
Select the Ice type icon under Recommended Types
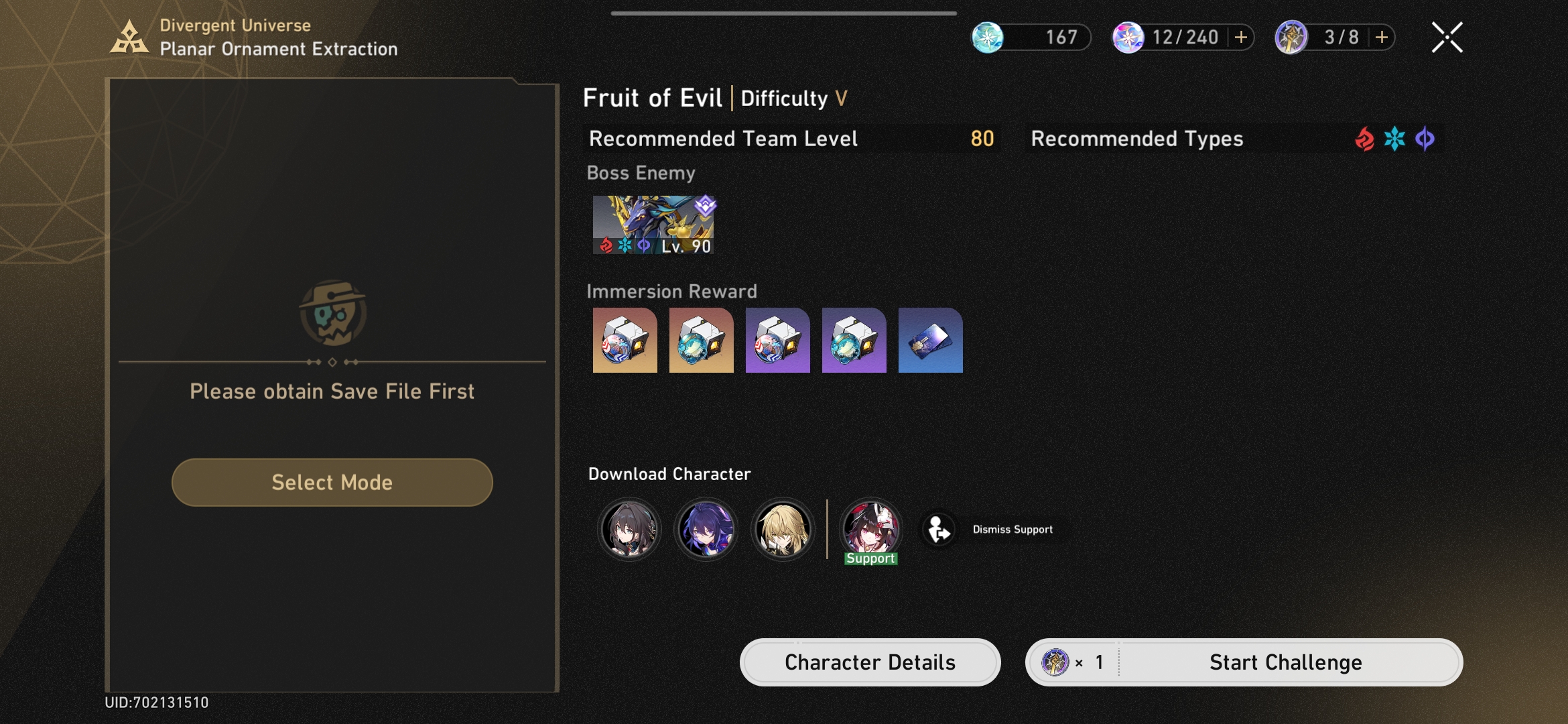[x=1394, y=139]
